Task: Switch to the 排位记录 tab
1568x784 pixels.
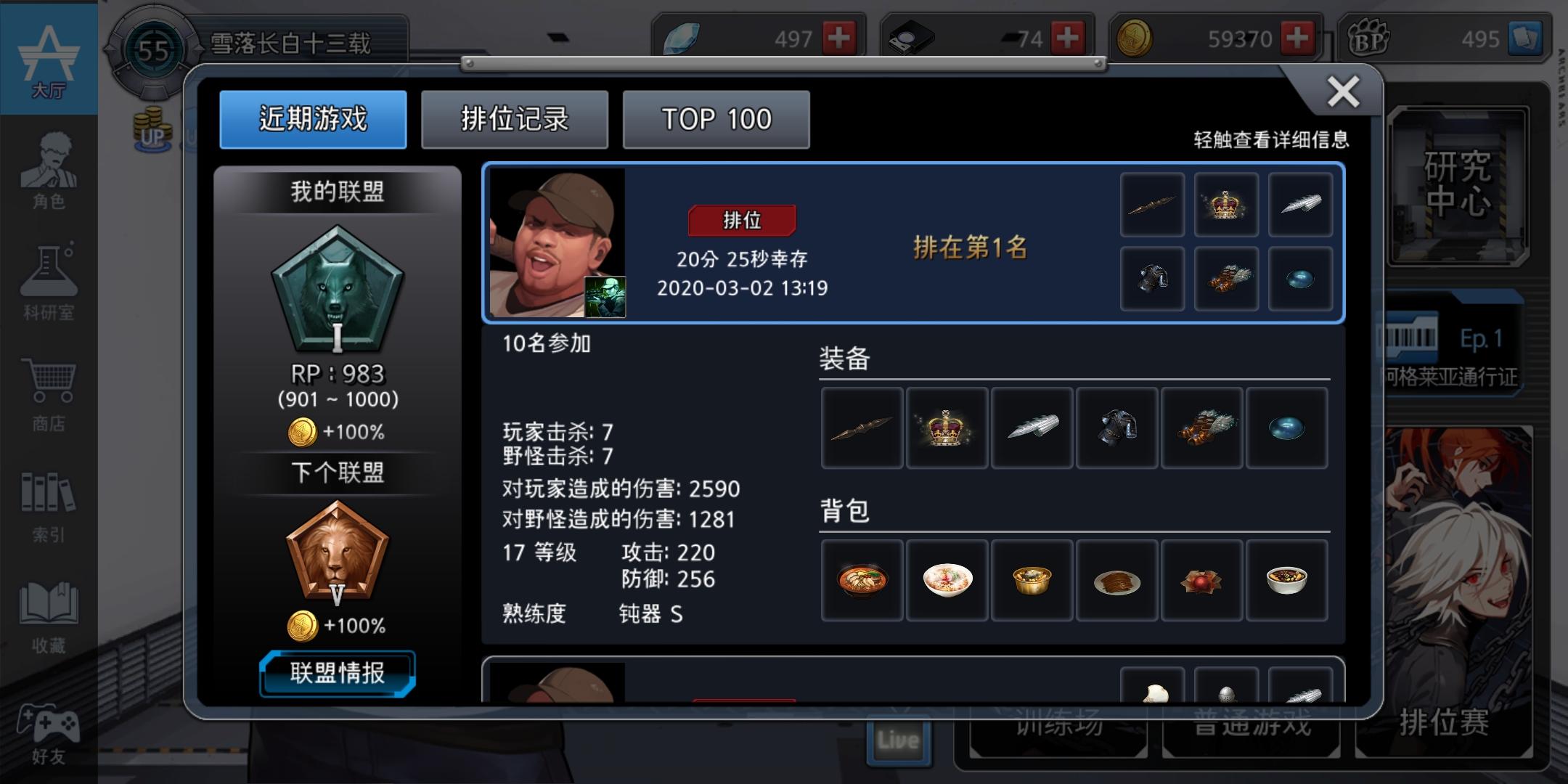Action: point(515,119)
